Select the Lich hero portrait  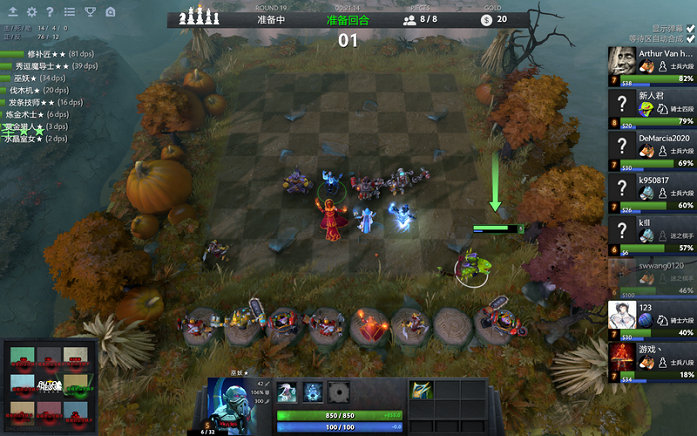[239, 405]
